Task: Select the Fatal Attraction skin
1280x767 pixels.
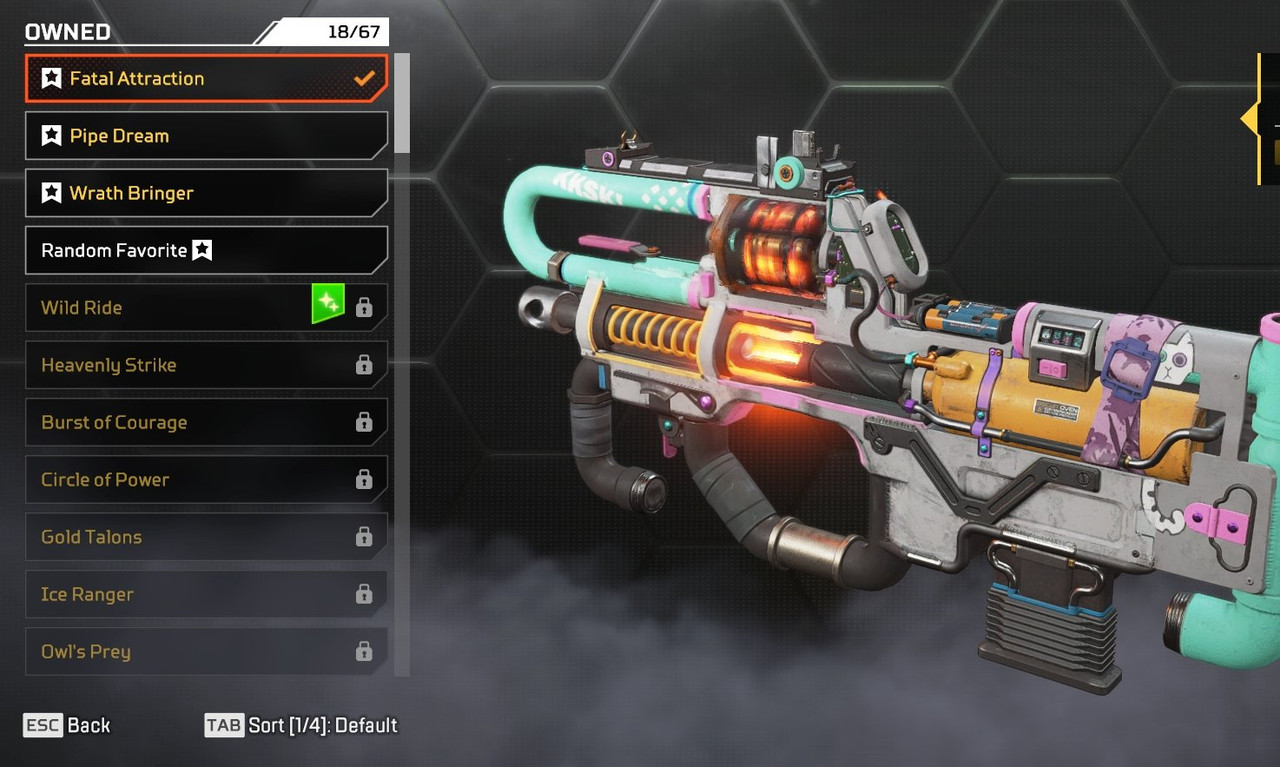Action: [x=205, y=78]
